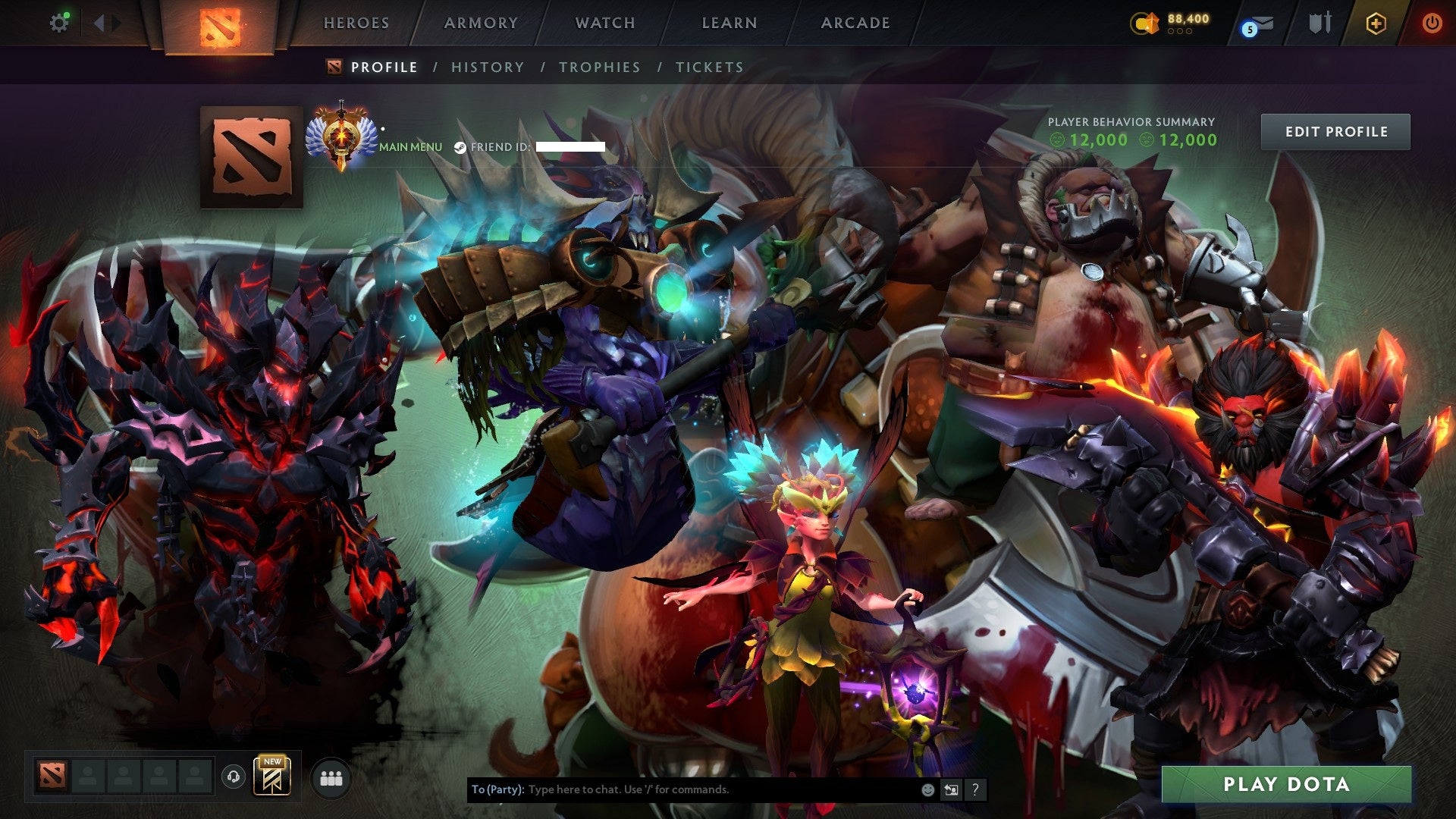Click the power button to exit Dota
Image resolution: width=1456 pixels, height=819 pixels.
[x=1432, y=23]
